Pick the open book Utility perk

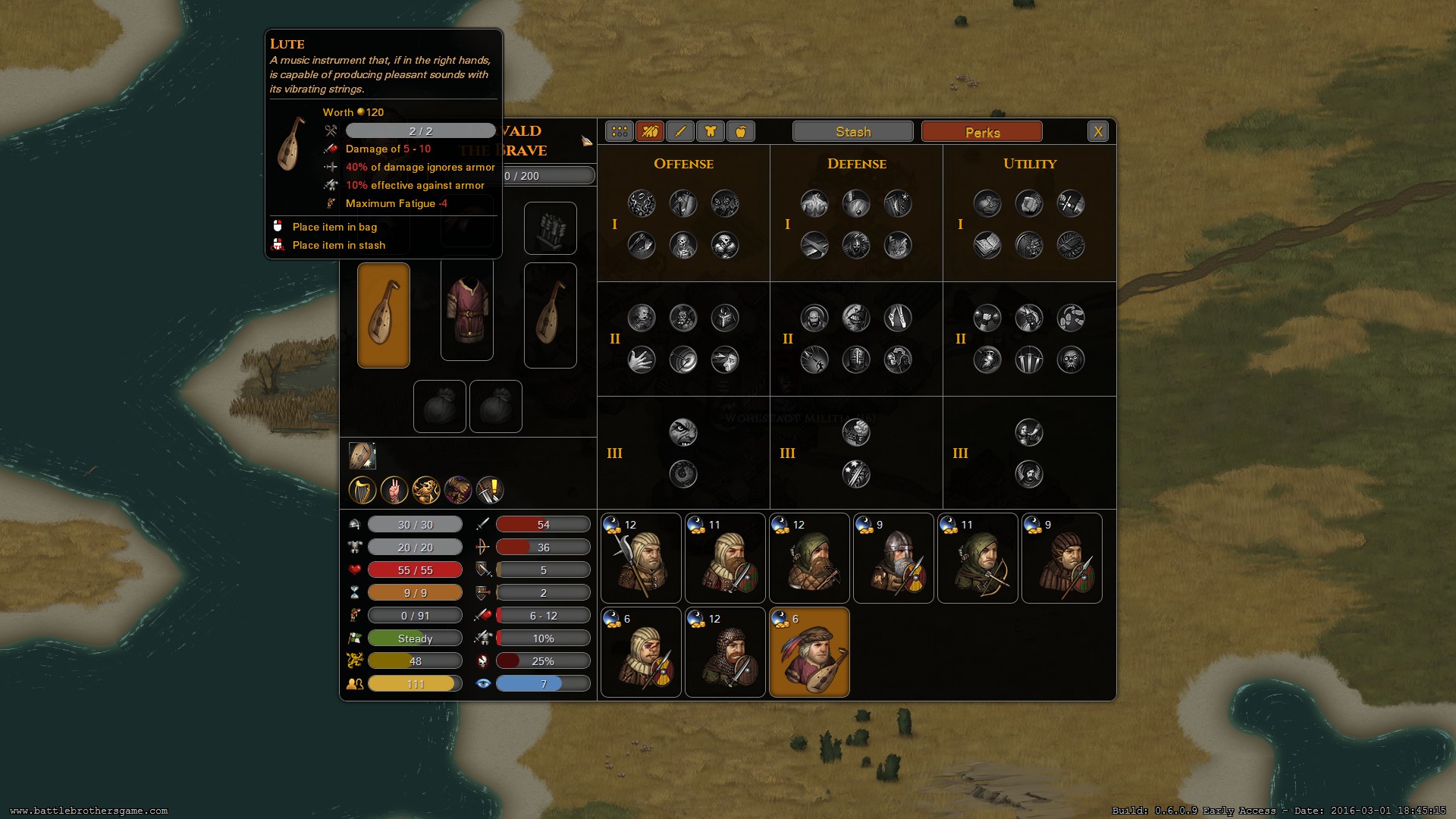(x=987, y=246)
